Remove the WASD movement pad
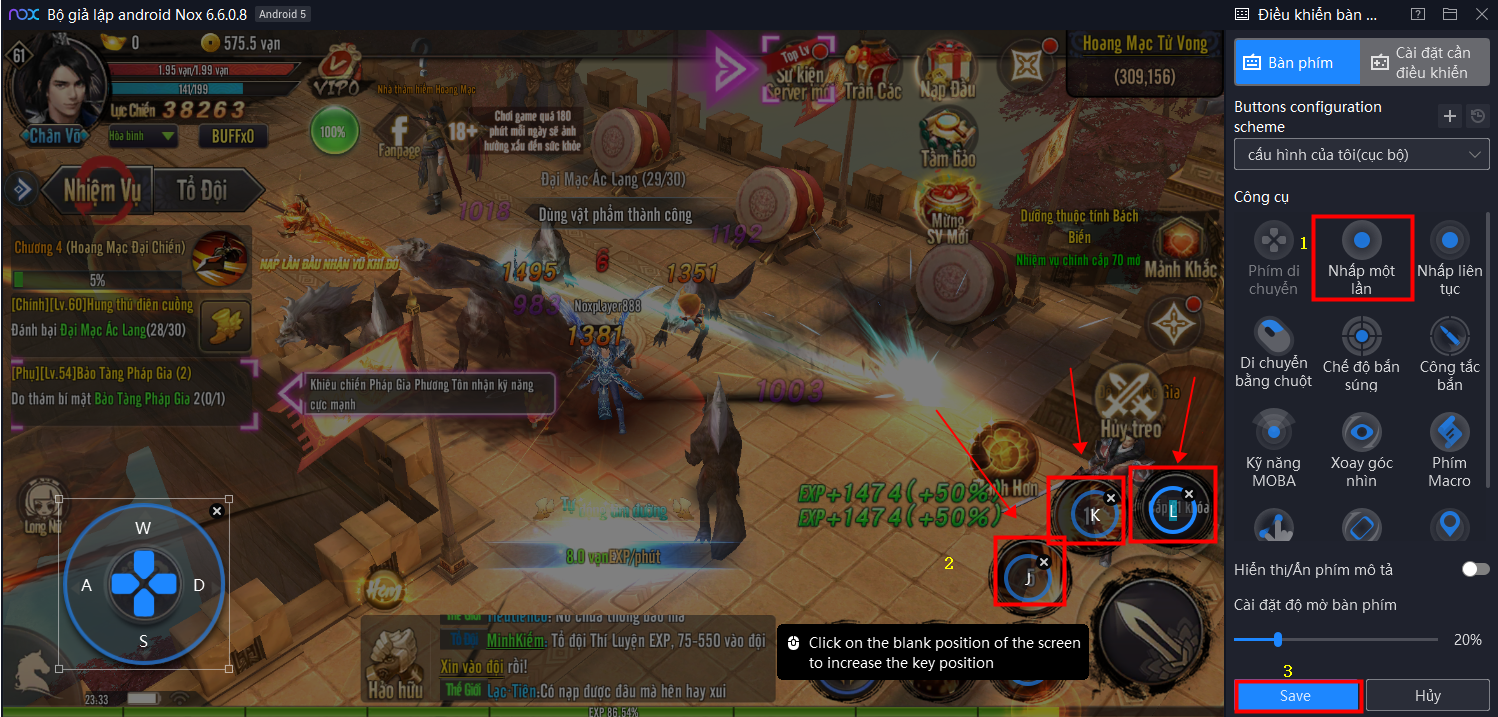 pos(217,511)
